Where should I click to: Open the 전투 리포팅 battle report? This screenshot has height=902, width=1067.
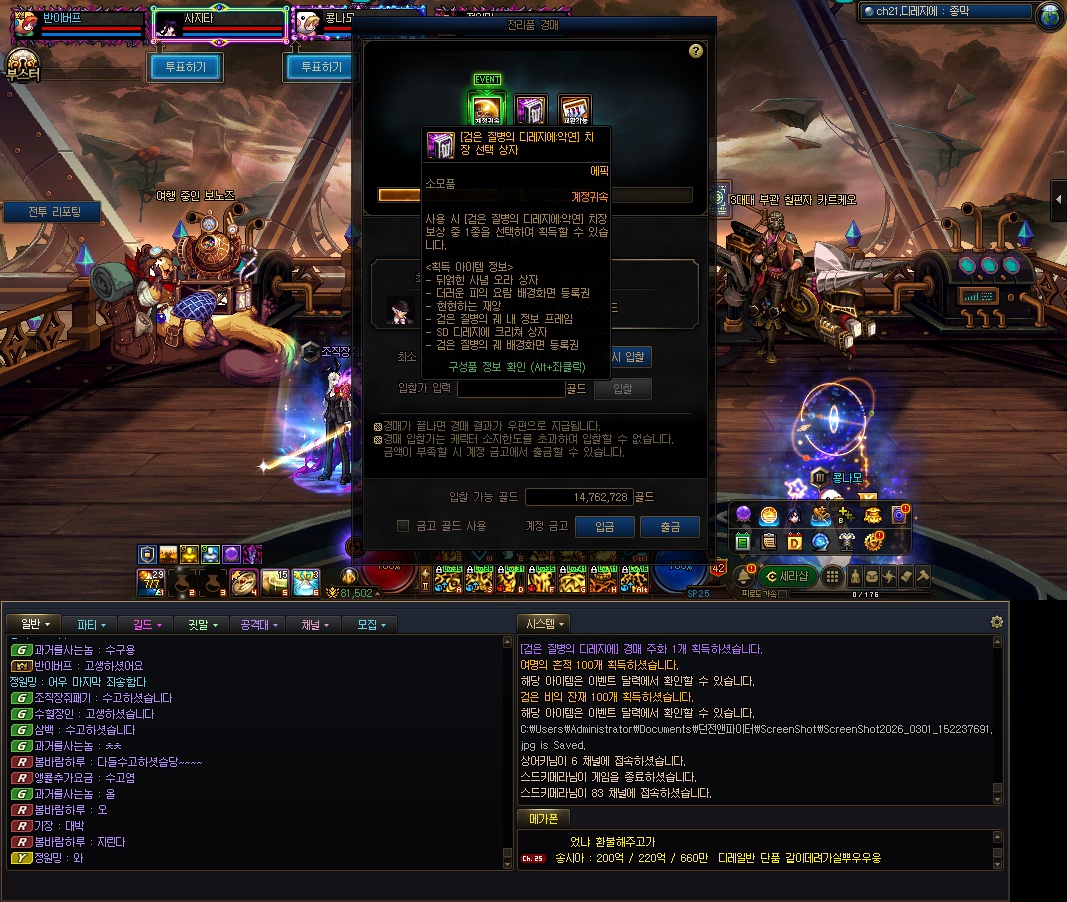tap(48, 212)
